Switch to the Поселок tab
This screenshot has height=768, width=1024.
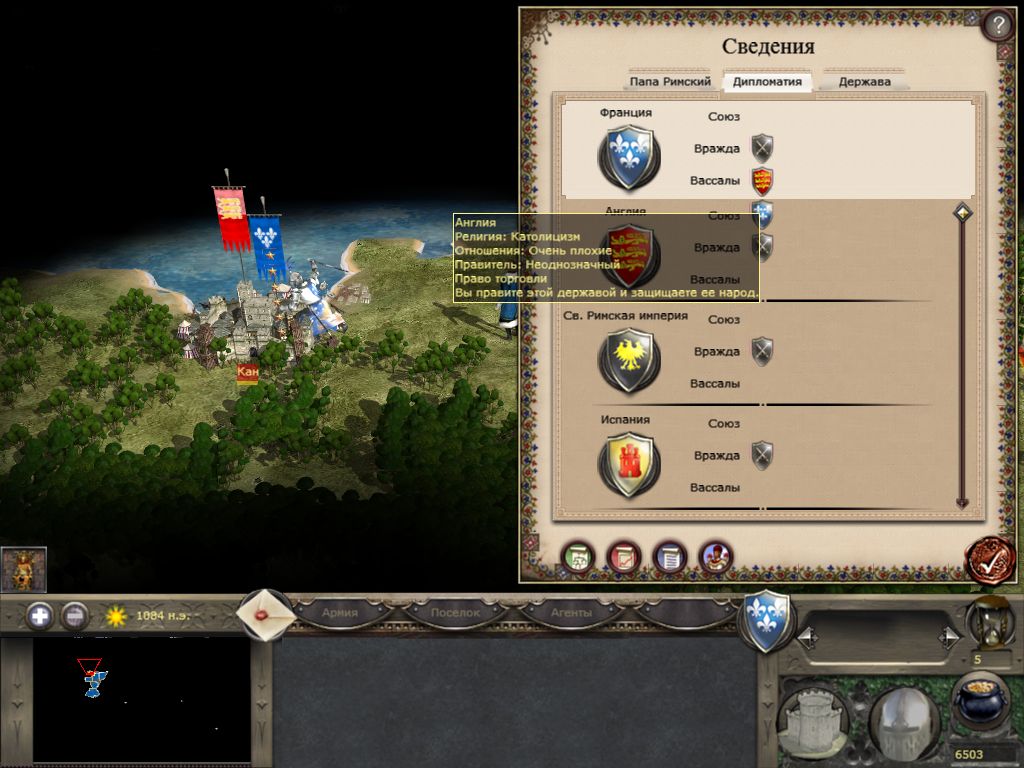(x=455, y=612)
